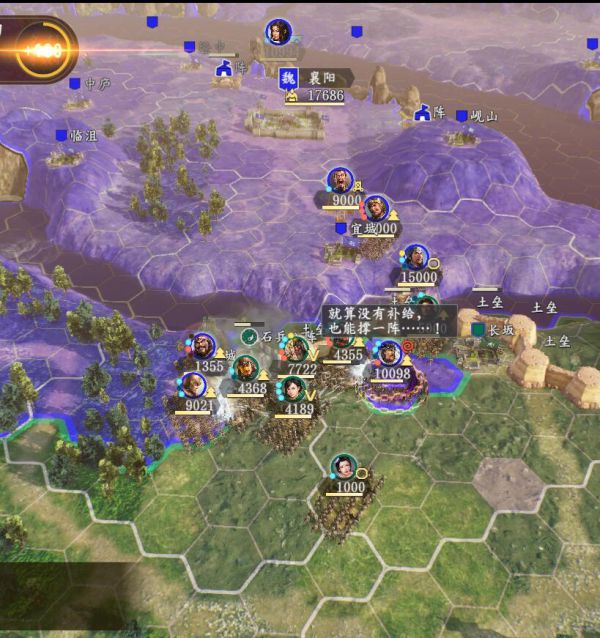Select the army with 9021 troops
The height and width of the screenshot is (638, 600).
click(193, 386)
